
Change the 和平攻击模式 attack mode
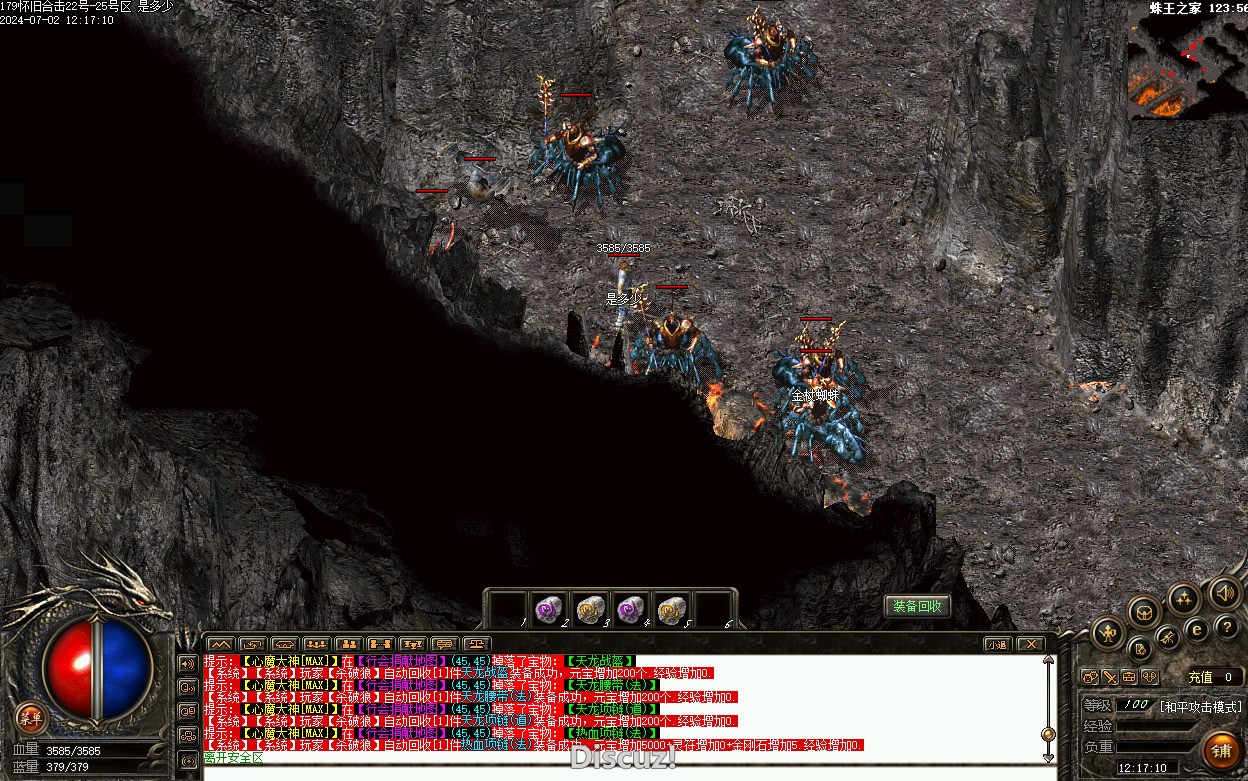pyautogui.click(x=1200, y=705)
